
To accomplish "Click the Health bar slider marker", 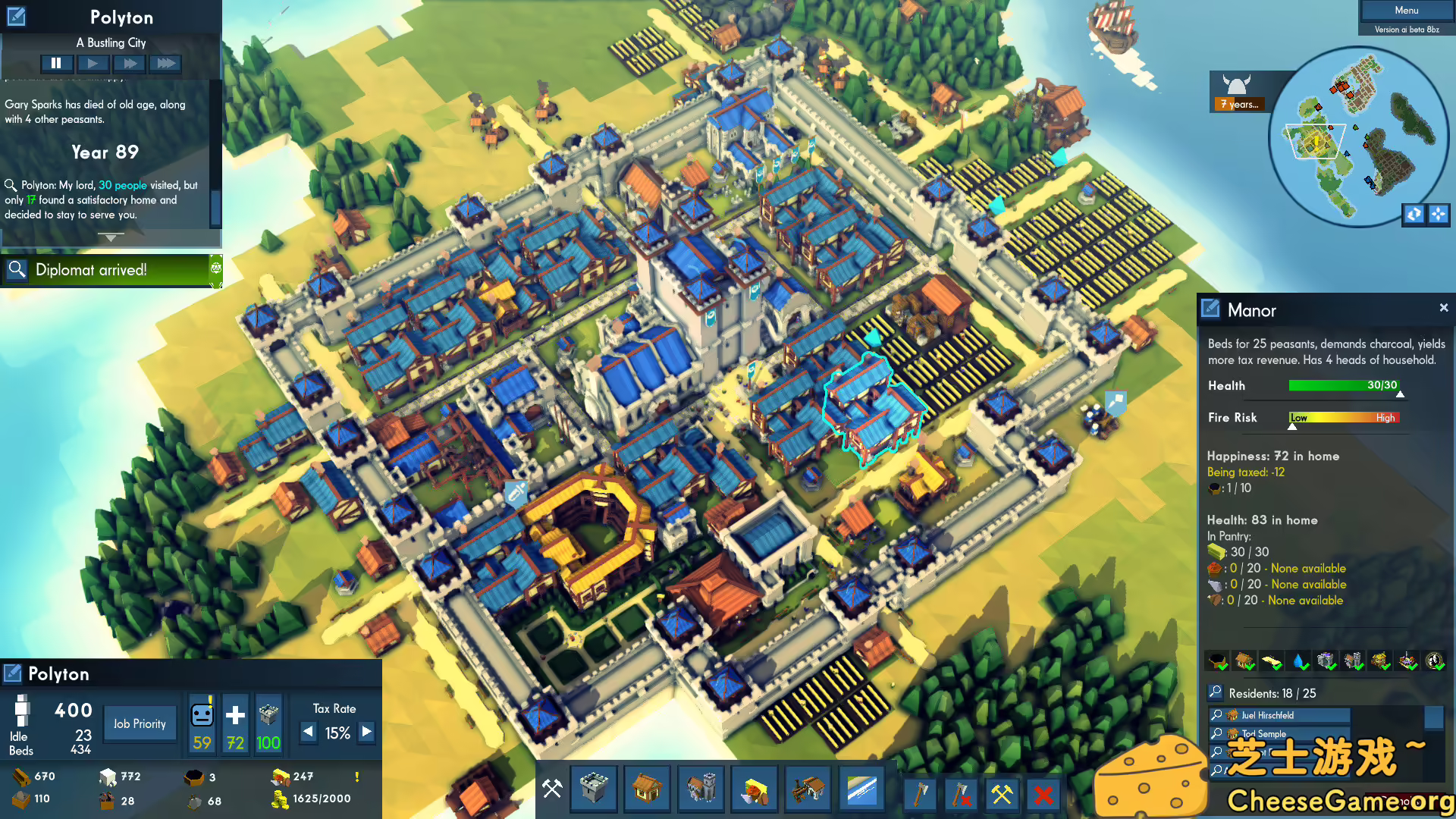I will [x=1400, y=393].
